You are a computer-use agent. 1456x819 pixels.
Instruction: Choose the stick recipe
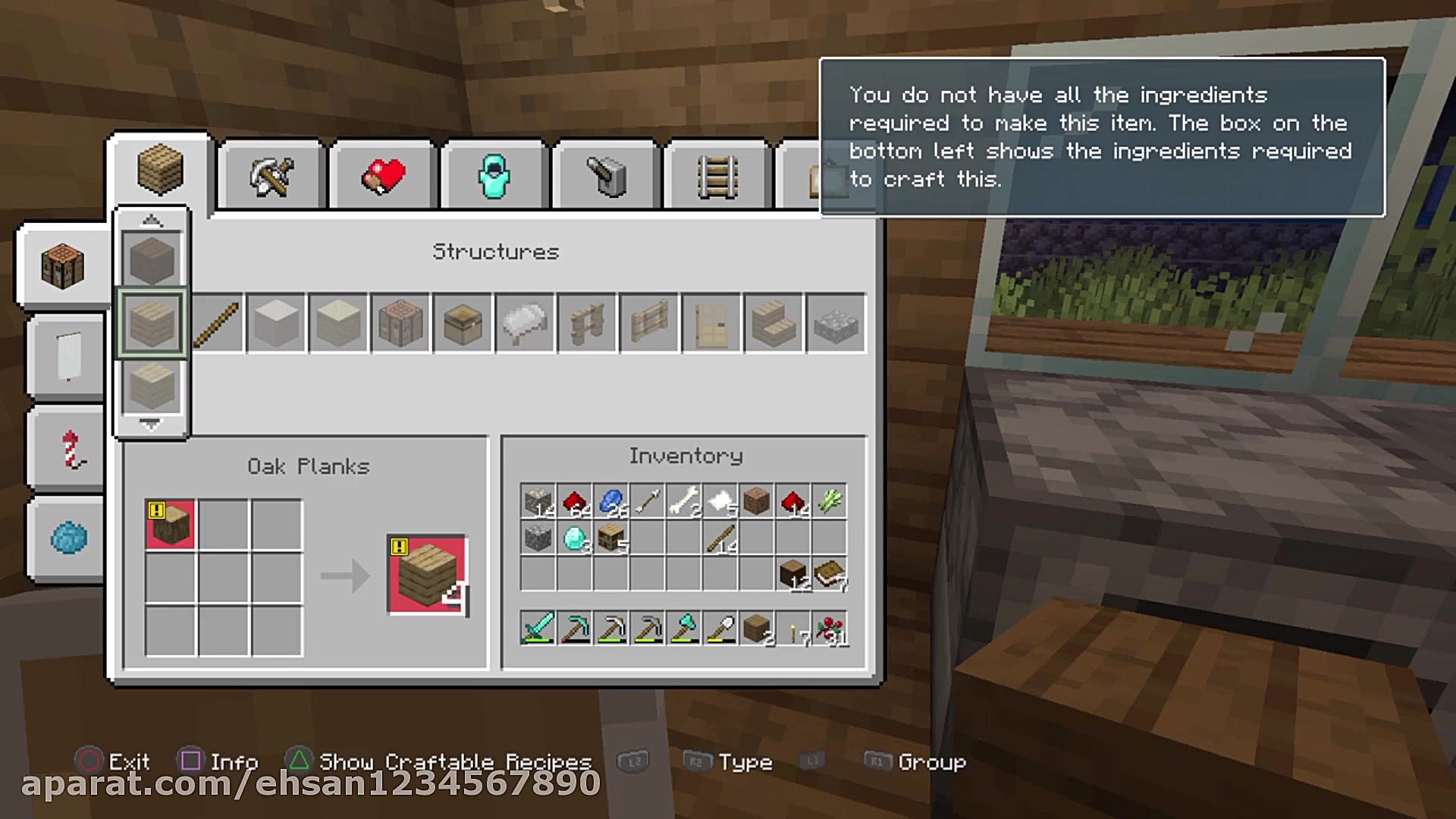click(x=217, y=324)
